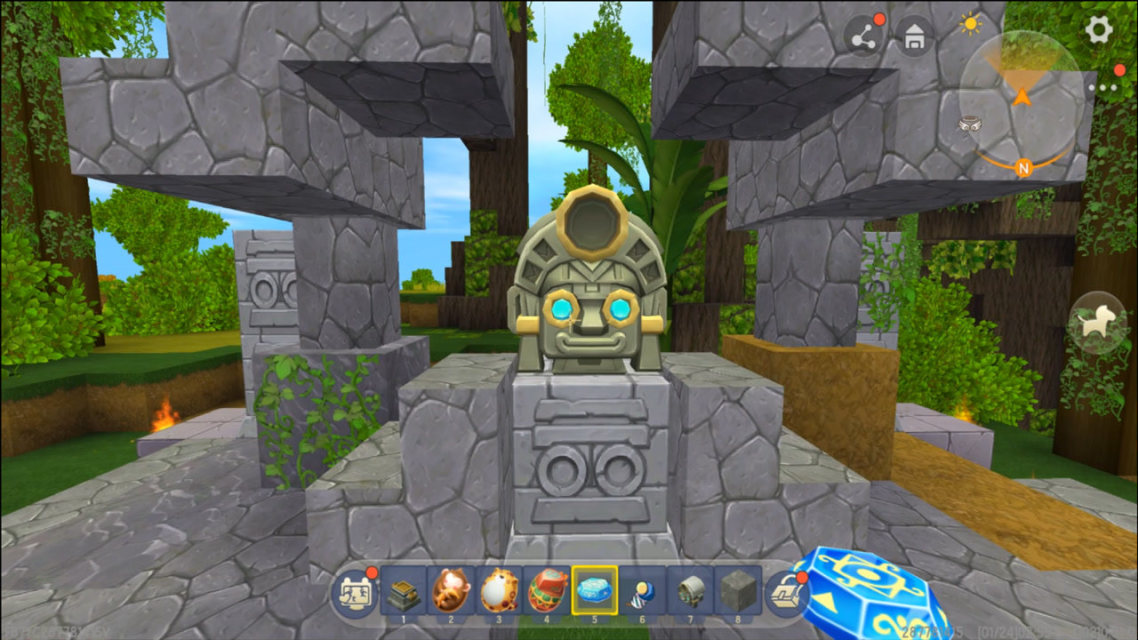Select the stone cylinder in slot 7
The width and height of the screenshot is (1138, 640).
point(691,589)
